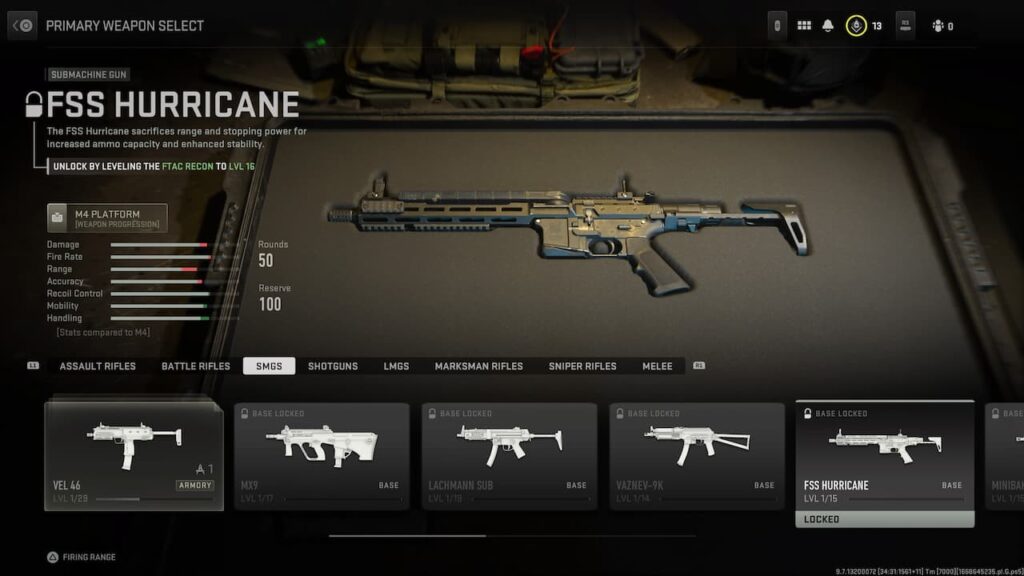Switch to the Assault Rifles tab
This screenshot has width=1024, height=576.
(x=97, y=366)
